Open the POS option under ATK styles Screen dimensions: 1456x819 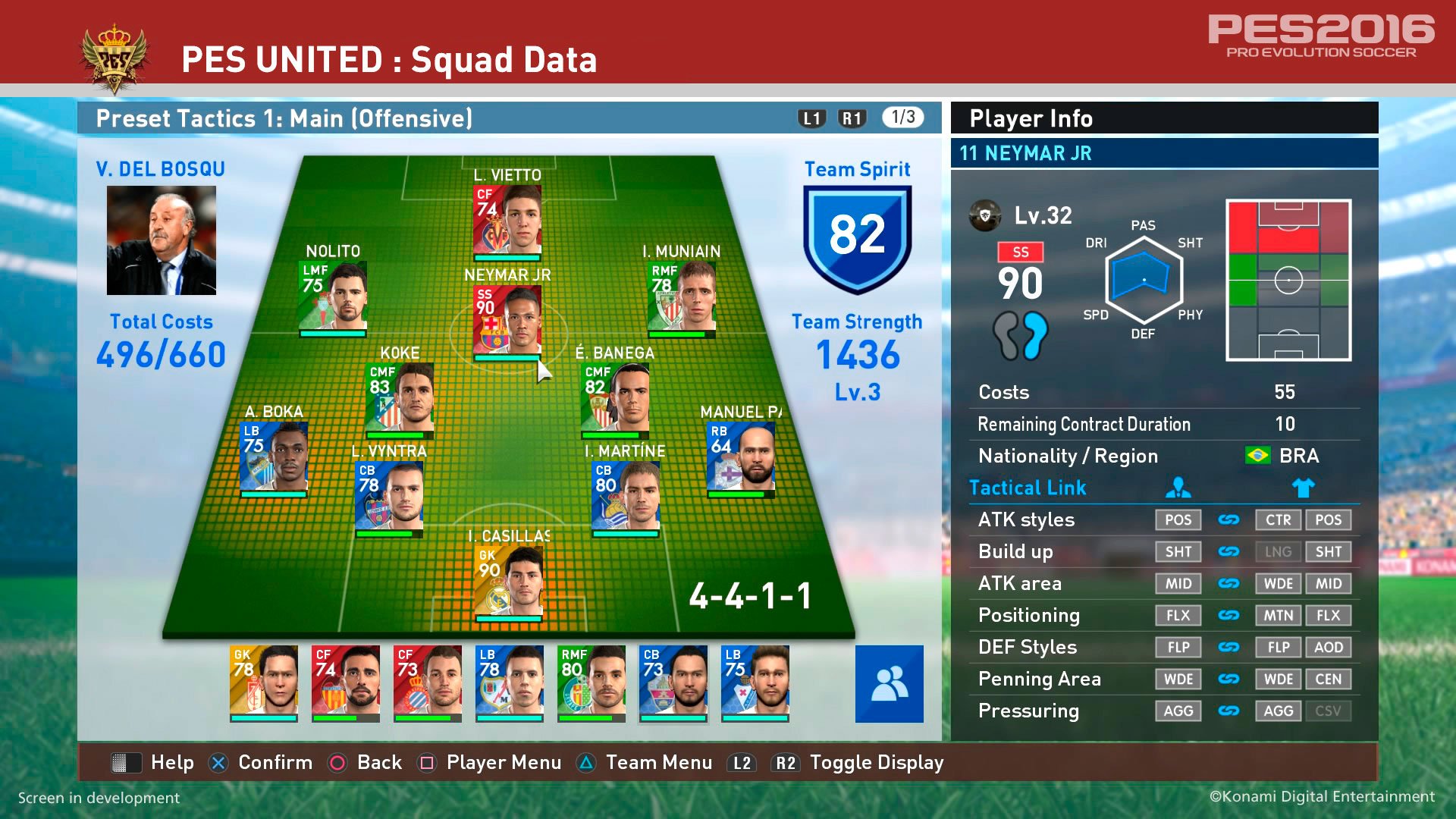click(x=1178, y=520)
